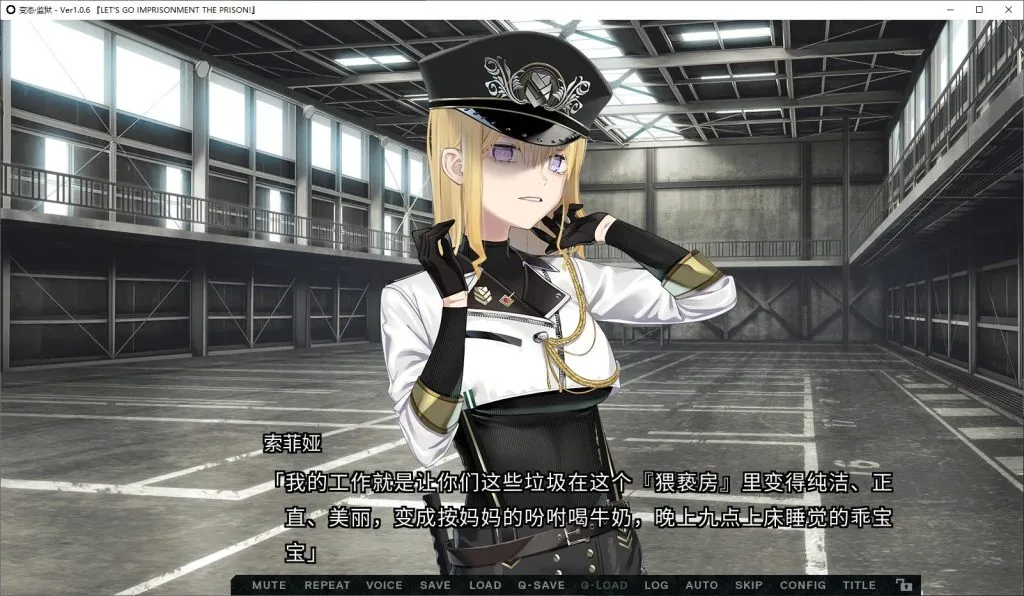Activate SKIP mode
This screenshot has width=1024, height=596.
[x=749, y=585]
